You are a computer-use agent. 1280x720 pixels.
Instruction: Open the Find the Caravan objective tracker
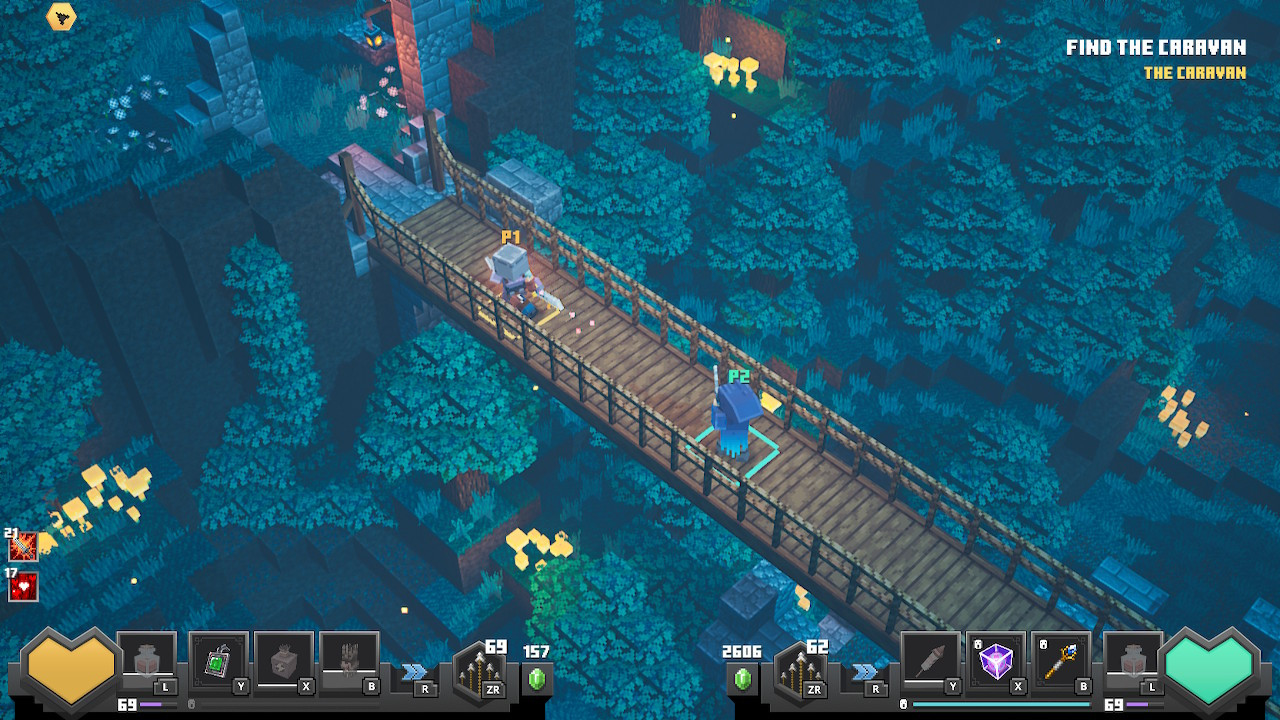(1155, 48)
